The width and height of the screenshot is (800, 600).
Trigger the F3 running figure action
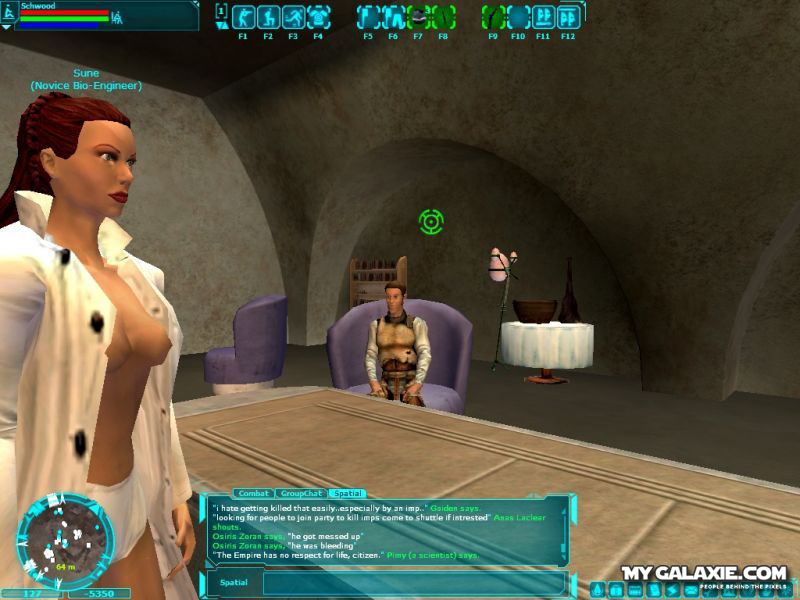pyautogui.click(x=293, y=17)
